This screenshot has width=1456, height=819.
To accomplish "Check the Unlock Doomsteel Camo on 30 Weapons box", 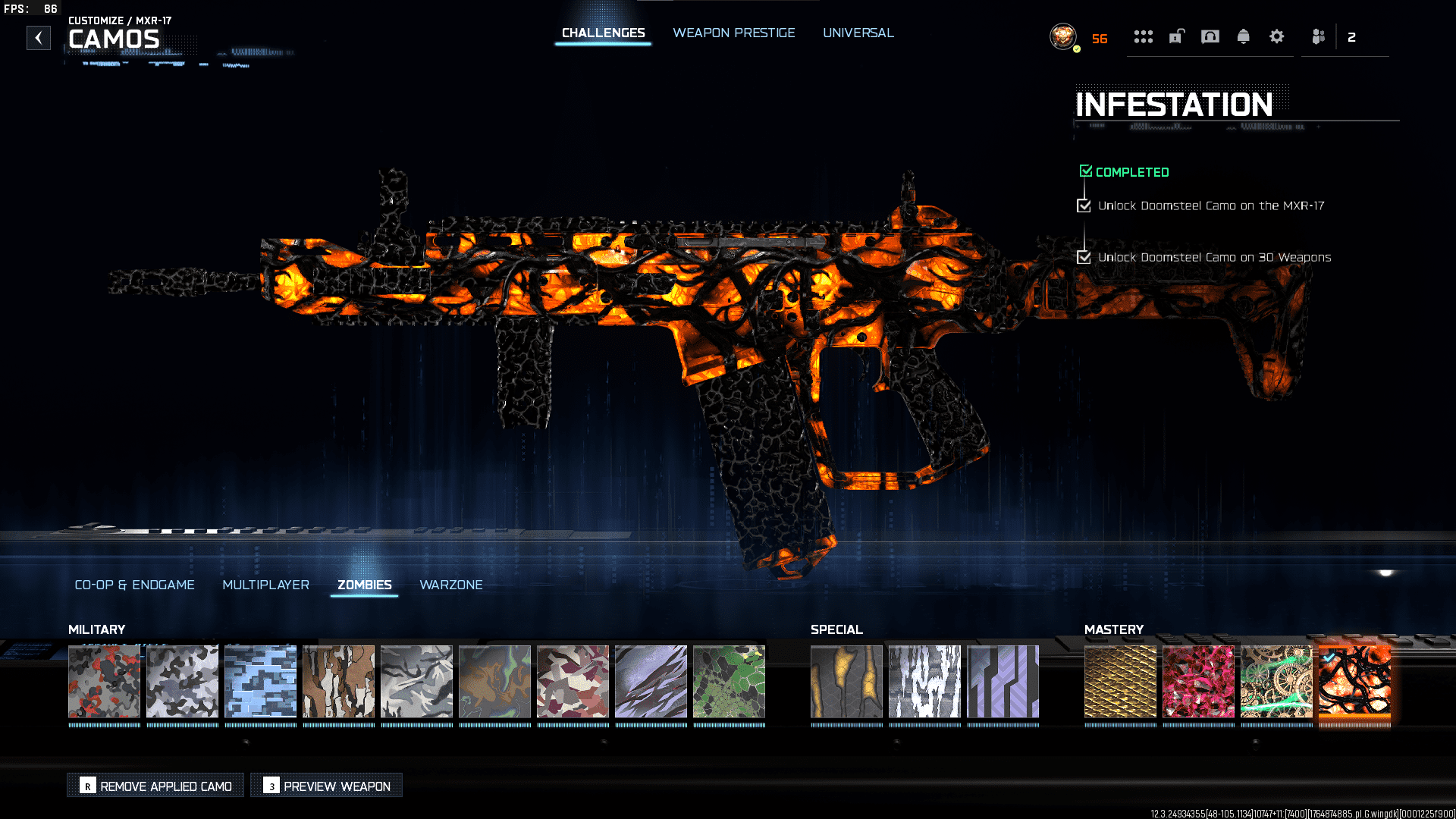I will [1084, 257].
